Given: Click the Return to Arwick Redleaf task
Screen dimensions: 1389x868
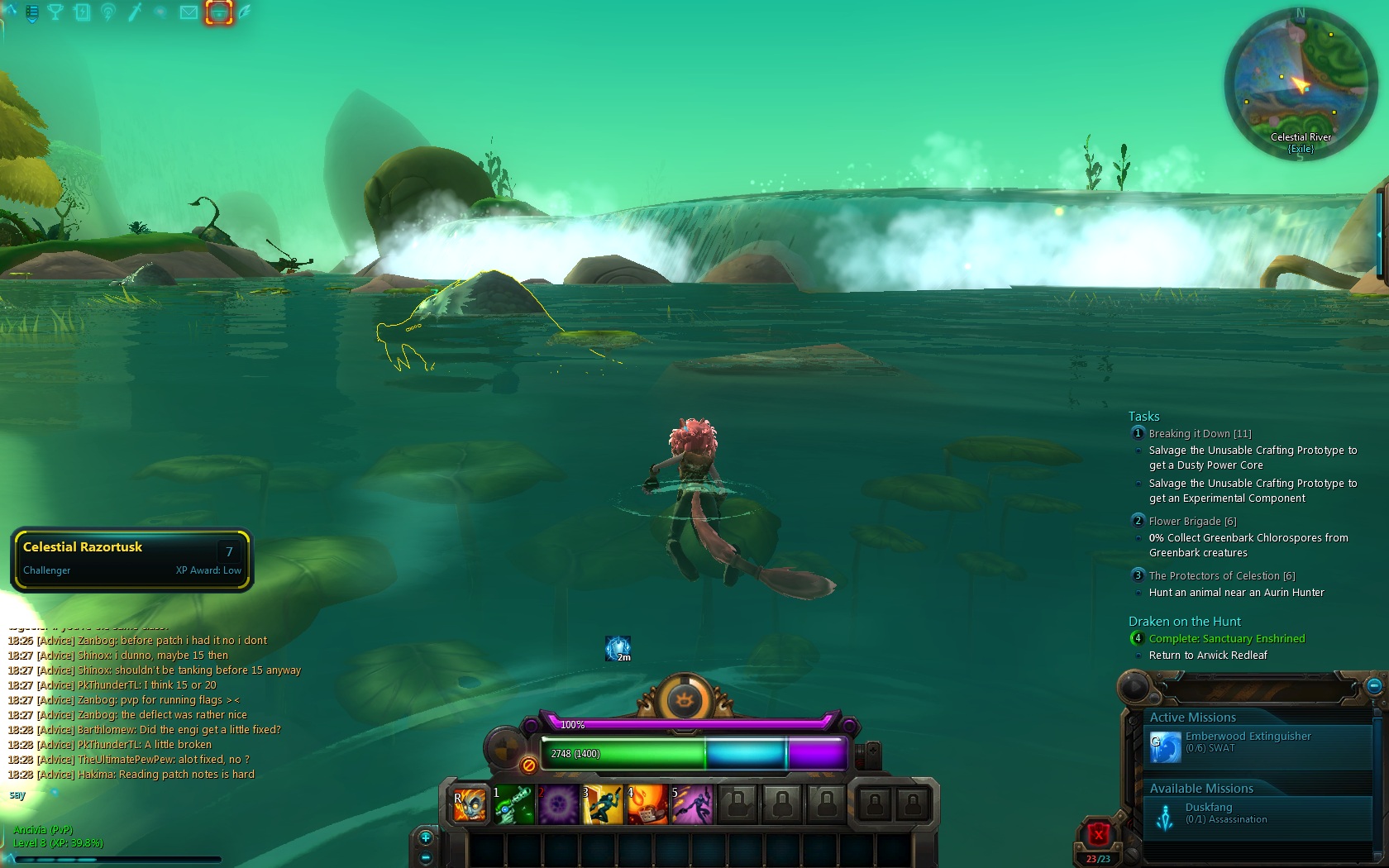Looking at the screenshot, I should [1210, 655].
